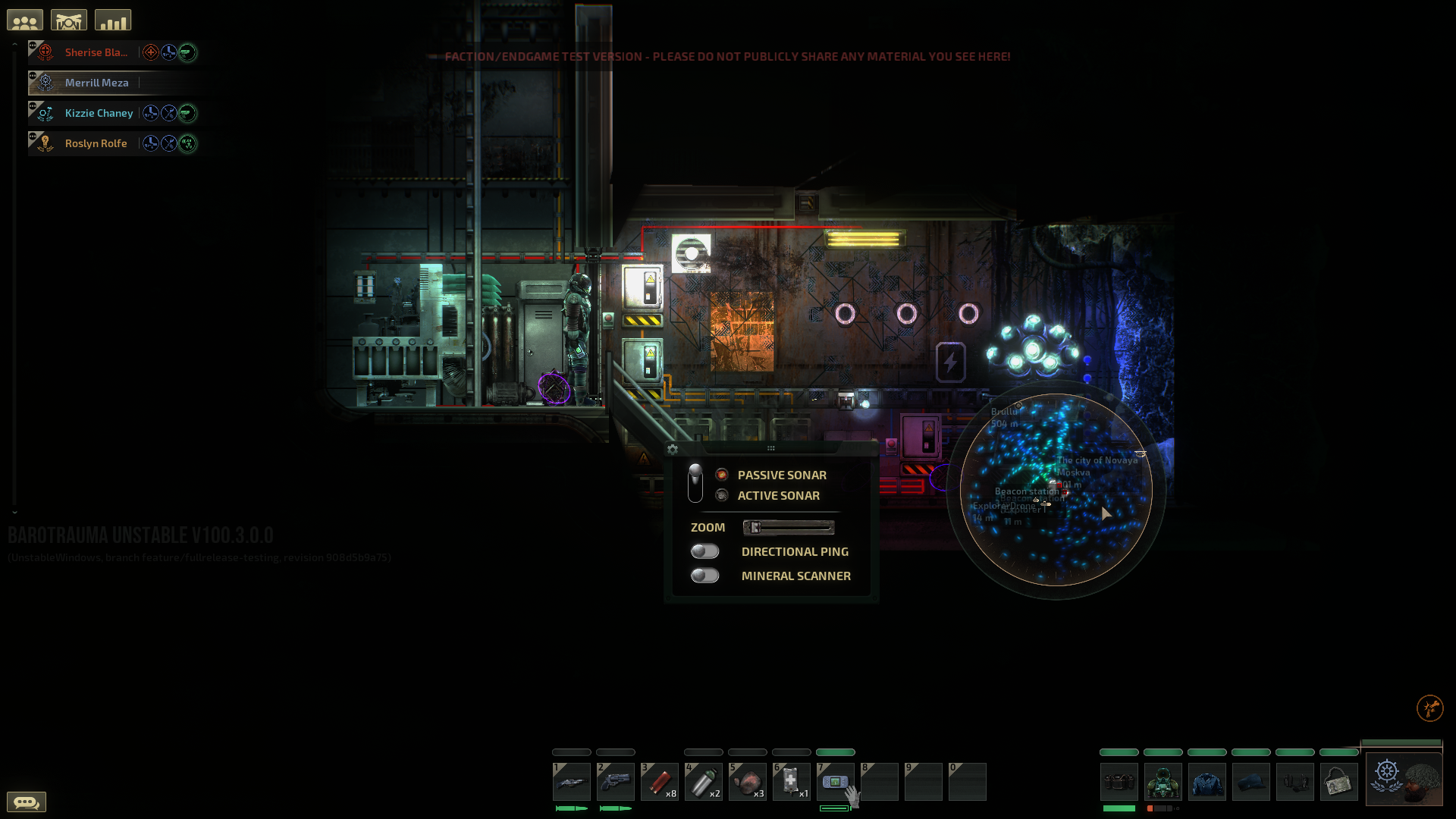Open the sonar settings gear icon
The width and height of the screenshot is (1456, 819).
672,449
